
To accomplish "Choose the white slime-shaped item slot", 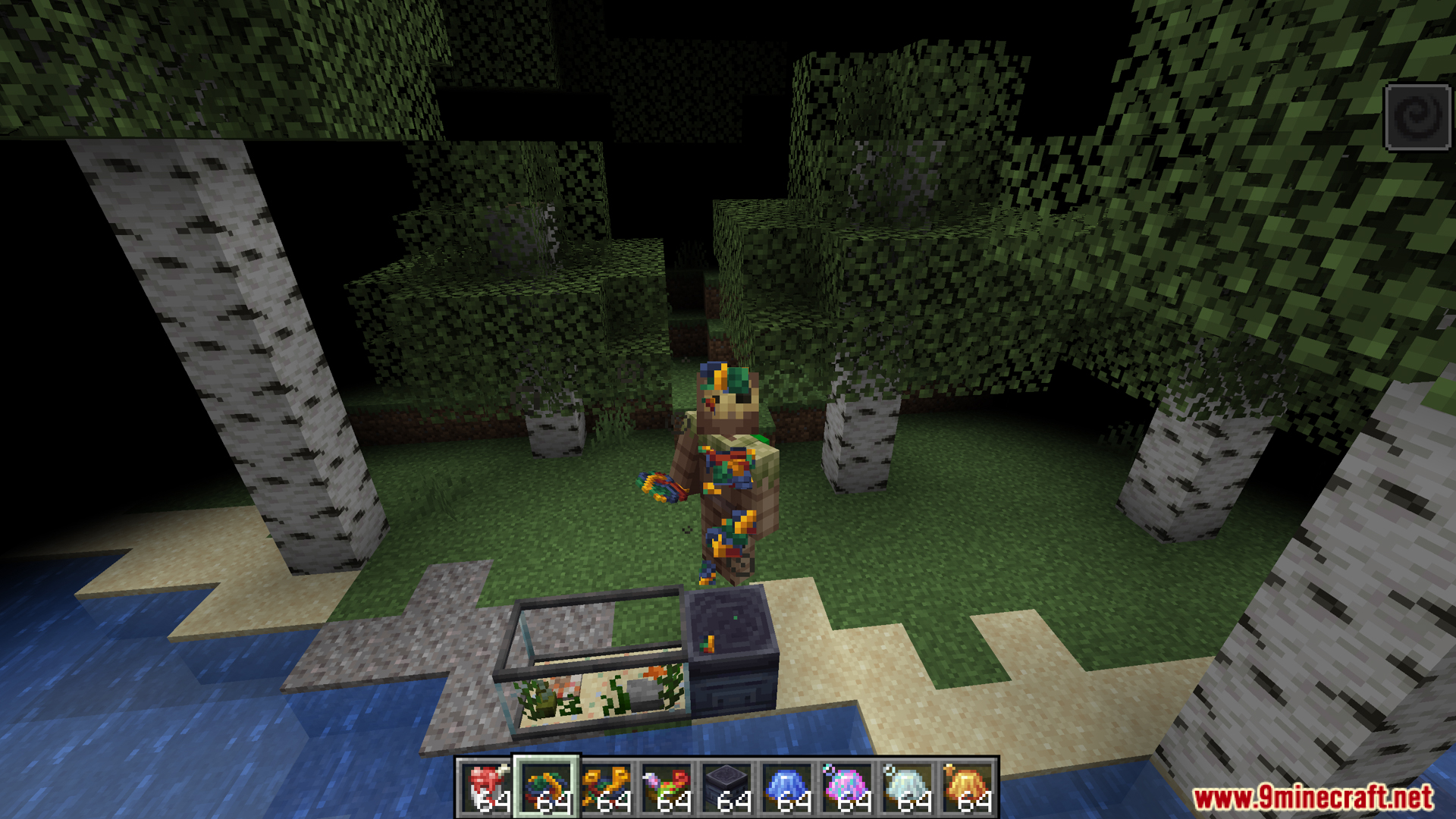I will click(908, 788).
